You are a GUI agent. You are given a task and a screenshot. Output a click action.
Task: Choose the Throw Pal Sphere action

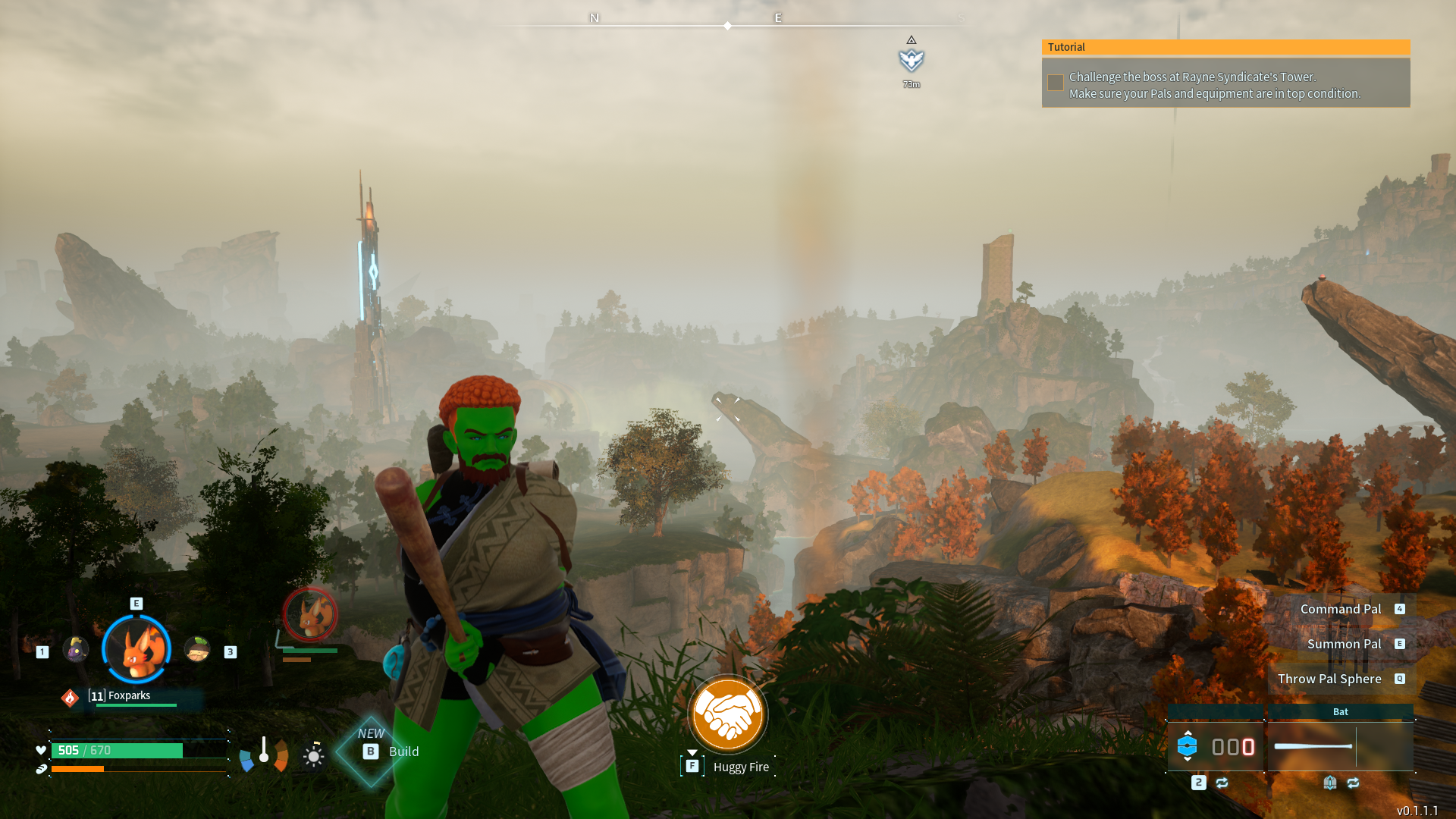(x=1329, y=679)
